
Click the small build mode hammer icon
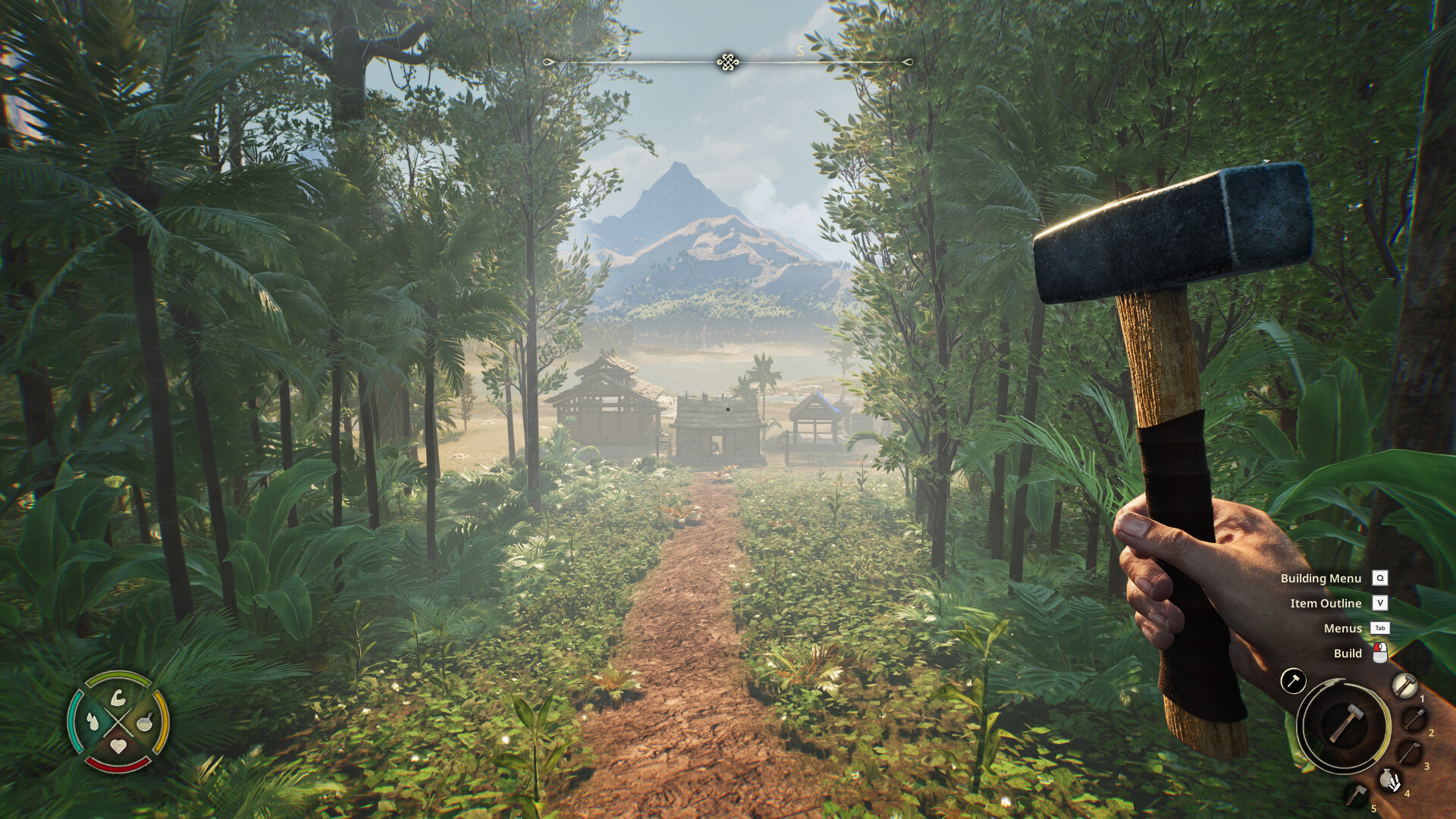point(1293,680)
